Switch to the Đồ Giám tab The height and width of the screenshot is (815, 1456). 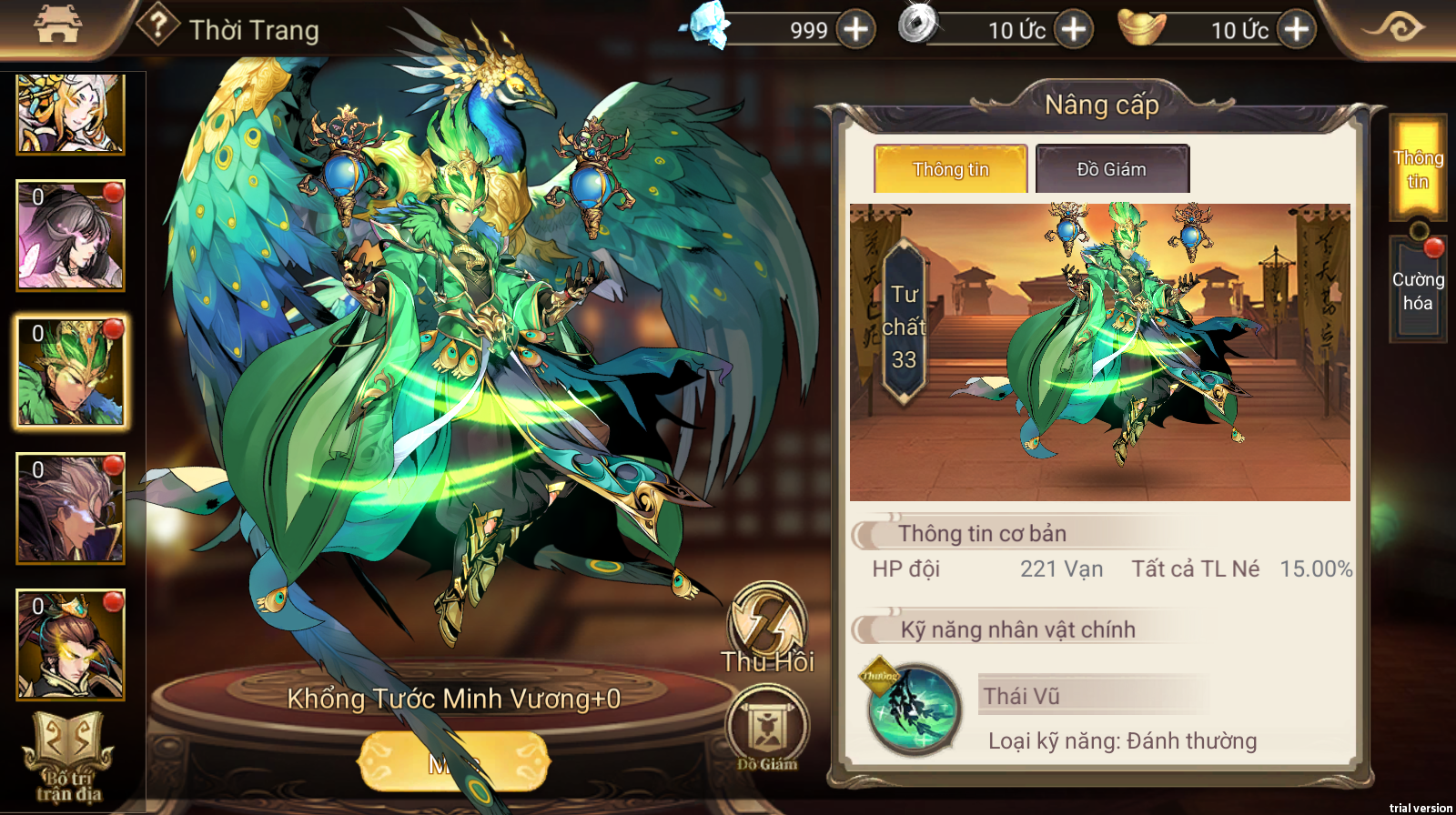pos(1112,169)
